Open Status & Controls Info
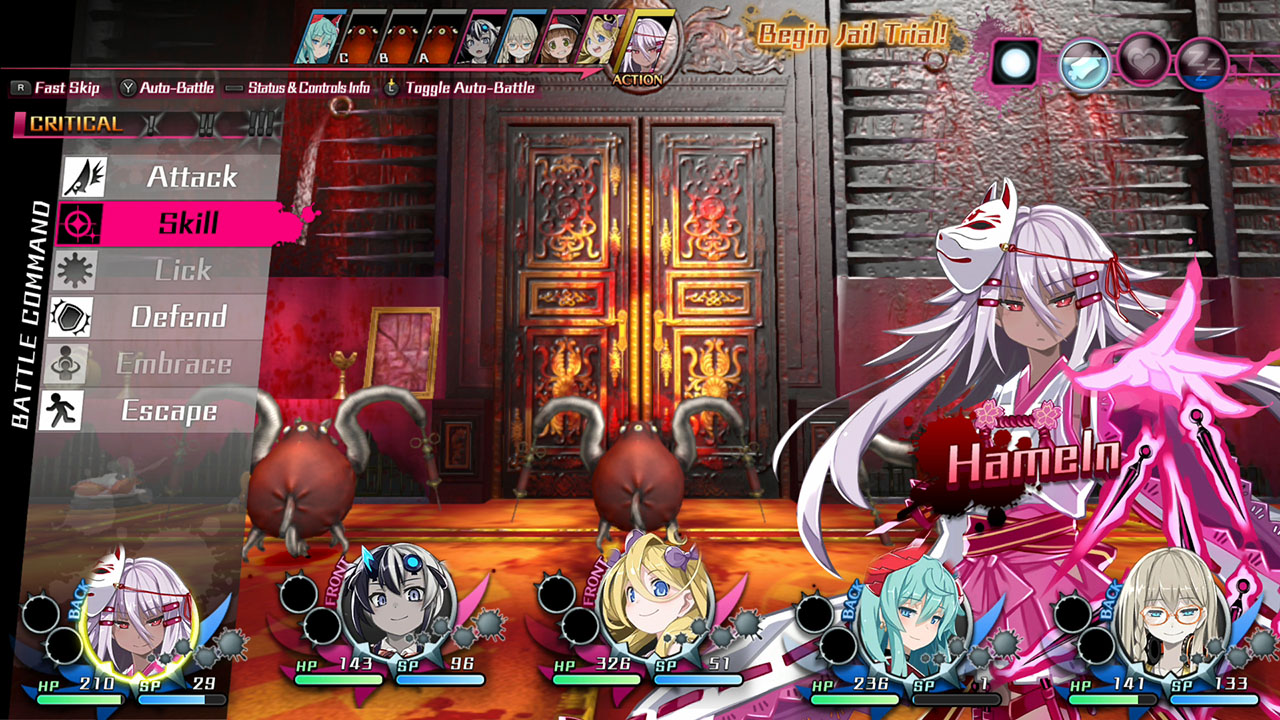 [x=310, y=88]
